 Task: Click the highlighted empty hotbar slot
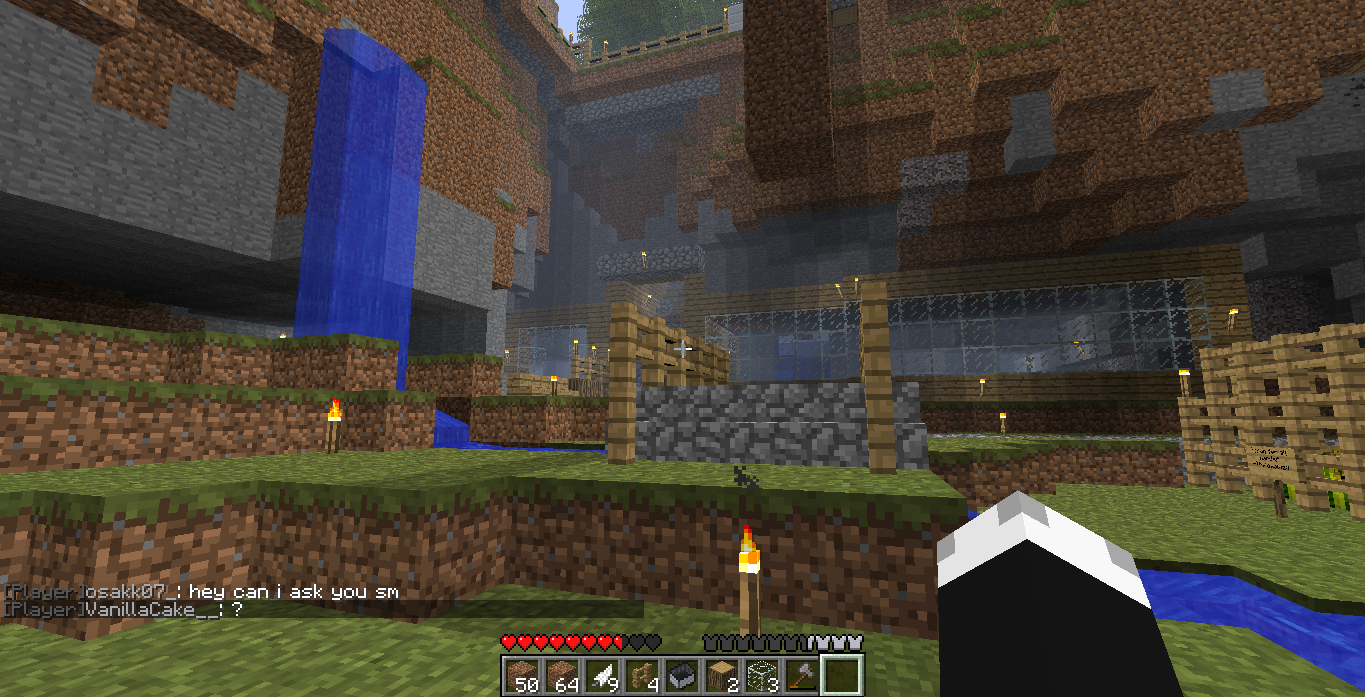(x=840, y=675)
